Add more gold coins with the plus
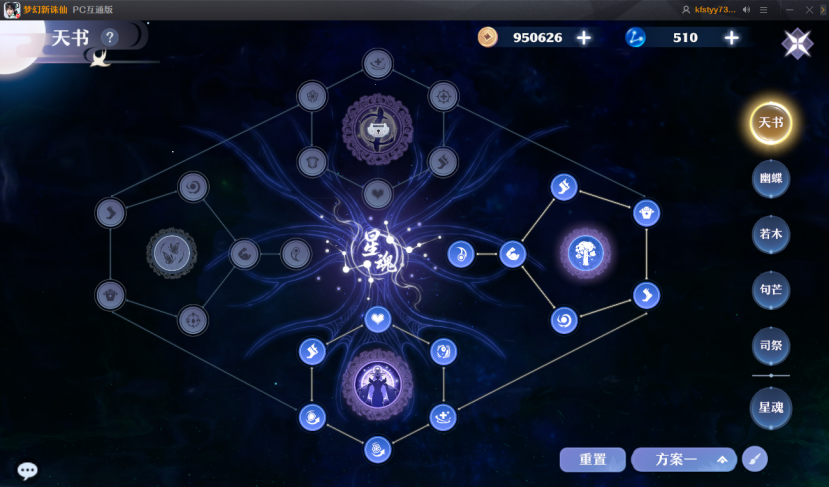Image resolution: width=829 pixels, height=487 pixels. coord(584,38)
